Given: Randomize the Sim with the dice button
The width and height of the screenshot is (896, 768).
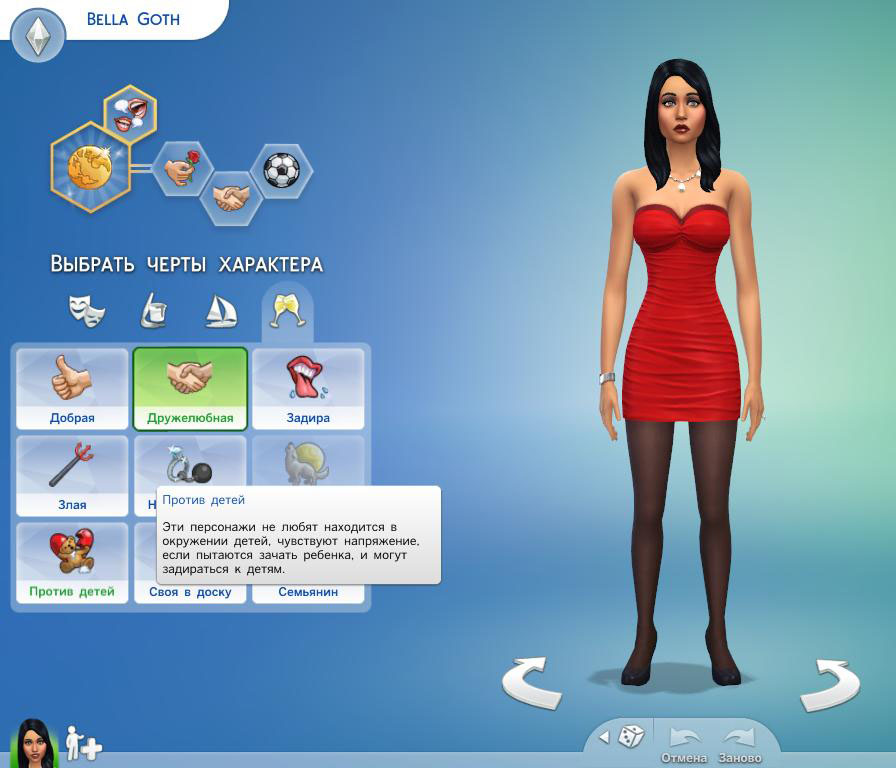Looking at the screenshot, I should 630,737.
